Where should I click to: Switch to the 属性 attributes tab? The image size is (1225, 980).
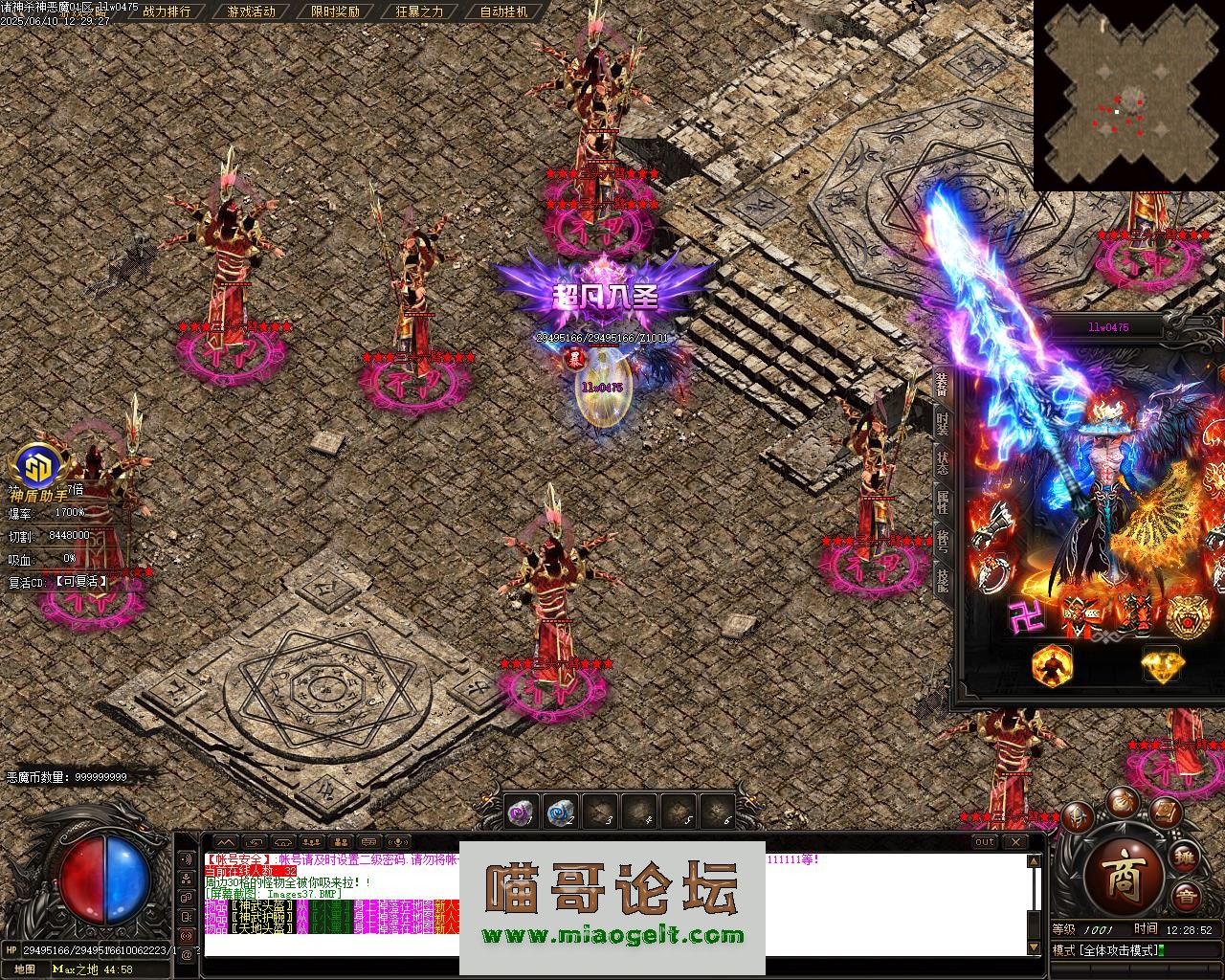point(942,502)
